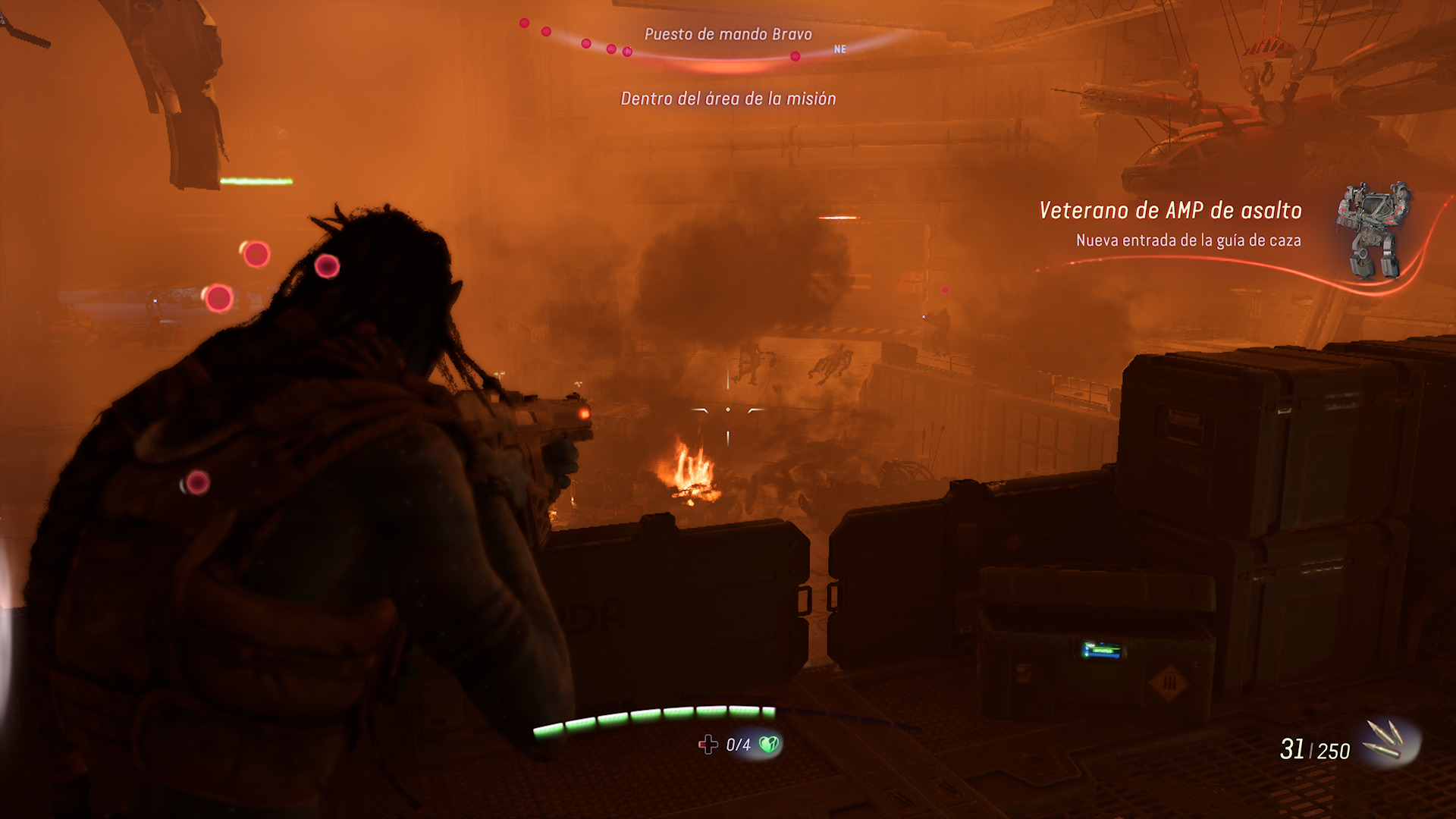The height and width of the screenshot is (819, 1456).
Task: Click the green heart health icon
Action: (x=767, y=745)
